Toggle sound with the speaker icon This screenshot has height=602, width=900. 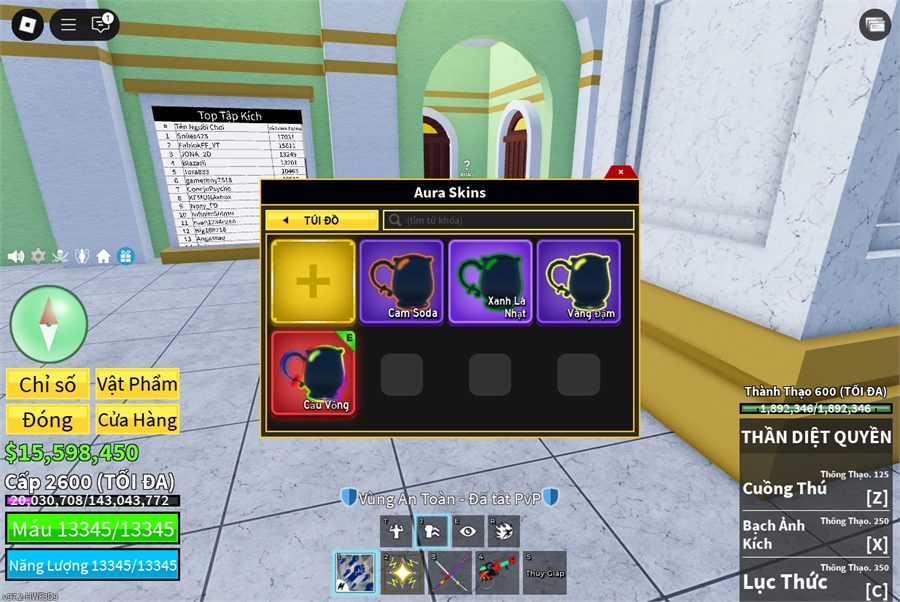tap(16, 256)
